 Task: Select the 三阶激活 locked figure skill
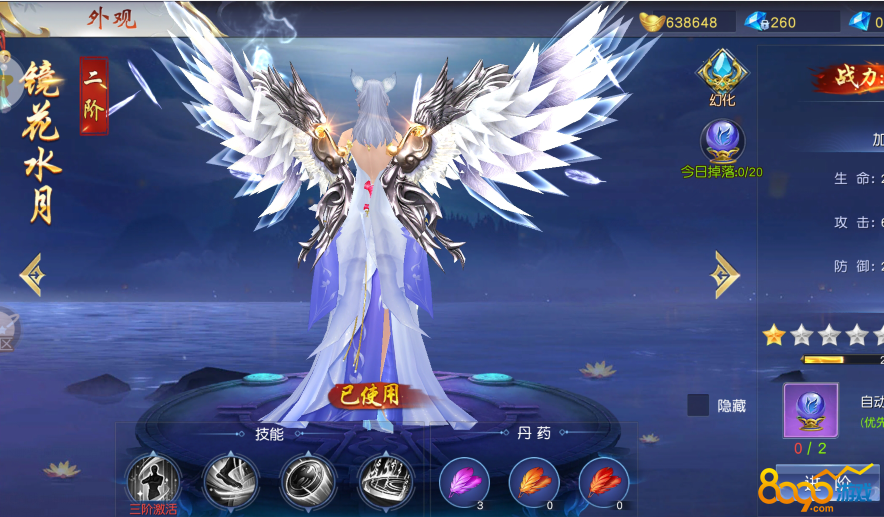click(153, 479)
